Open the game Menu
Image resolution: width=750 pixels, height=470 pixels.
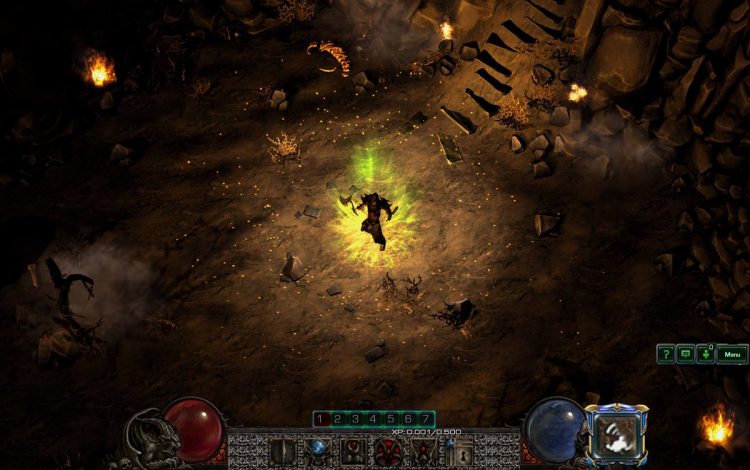[x=732, y=353]
